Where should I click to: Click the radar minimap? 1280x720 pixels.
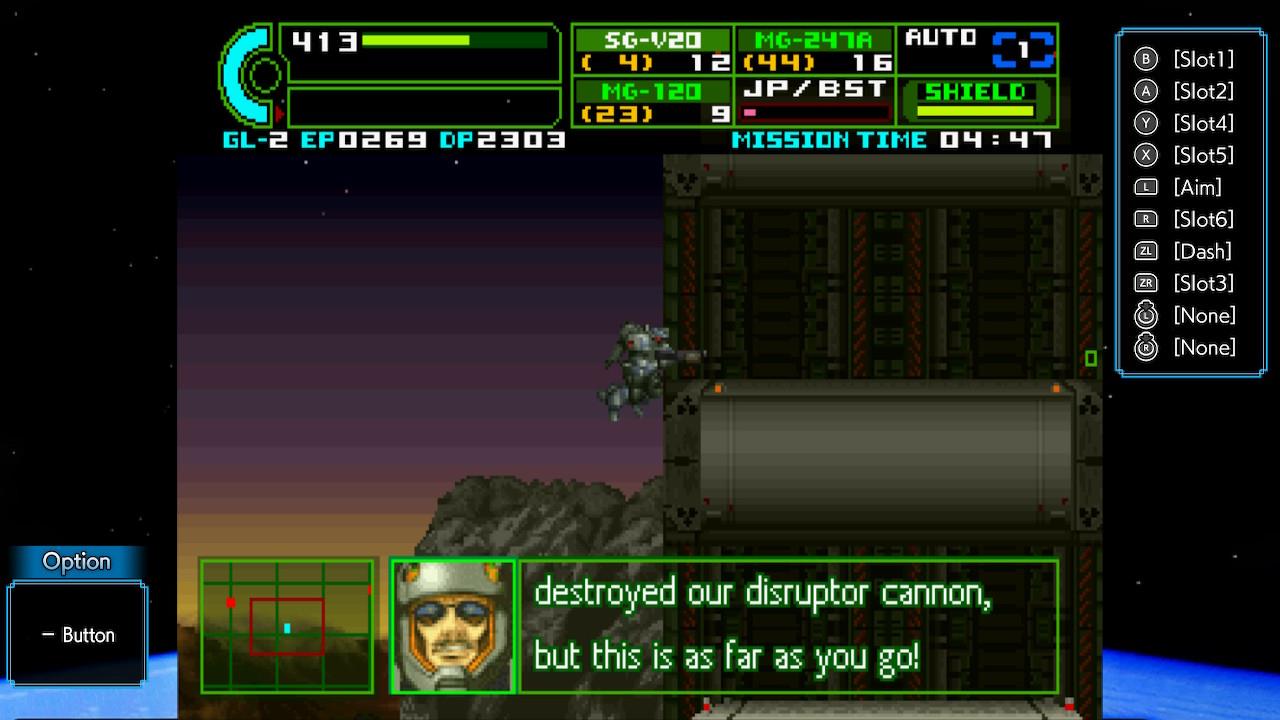[287, 626]
